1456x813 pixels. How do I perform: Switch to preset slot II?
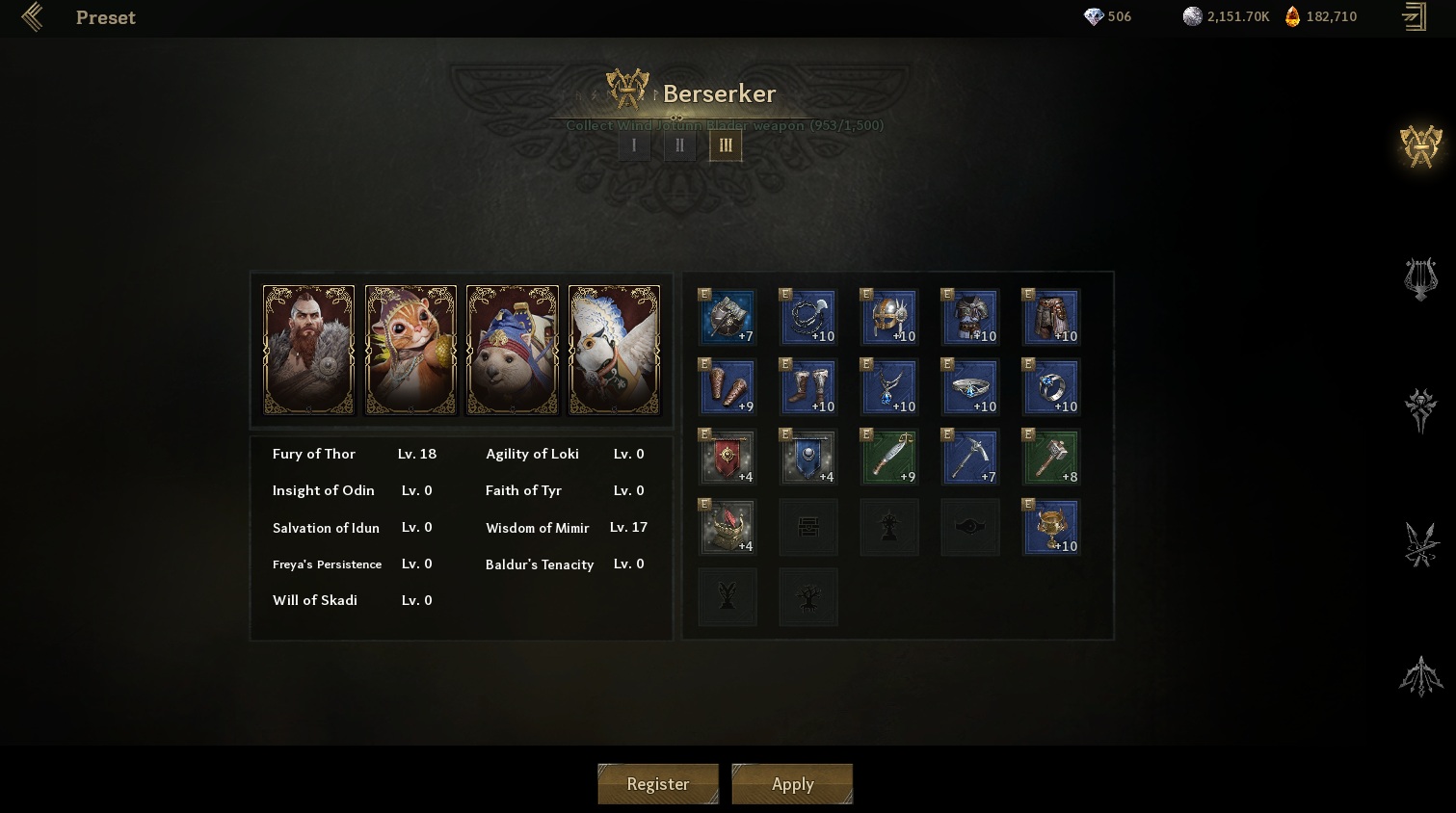tap(679, 145)
